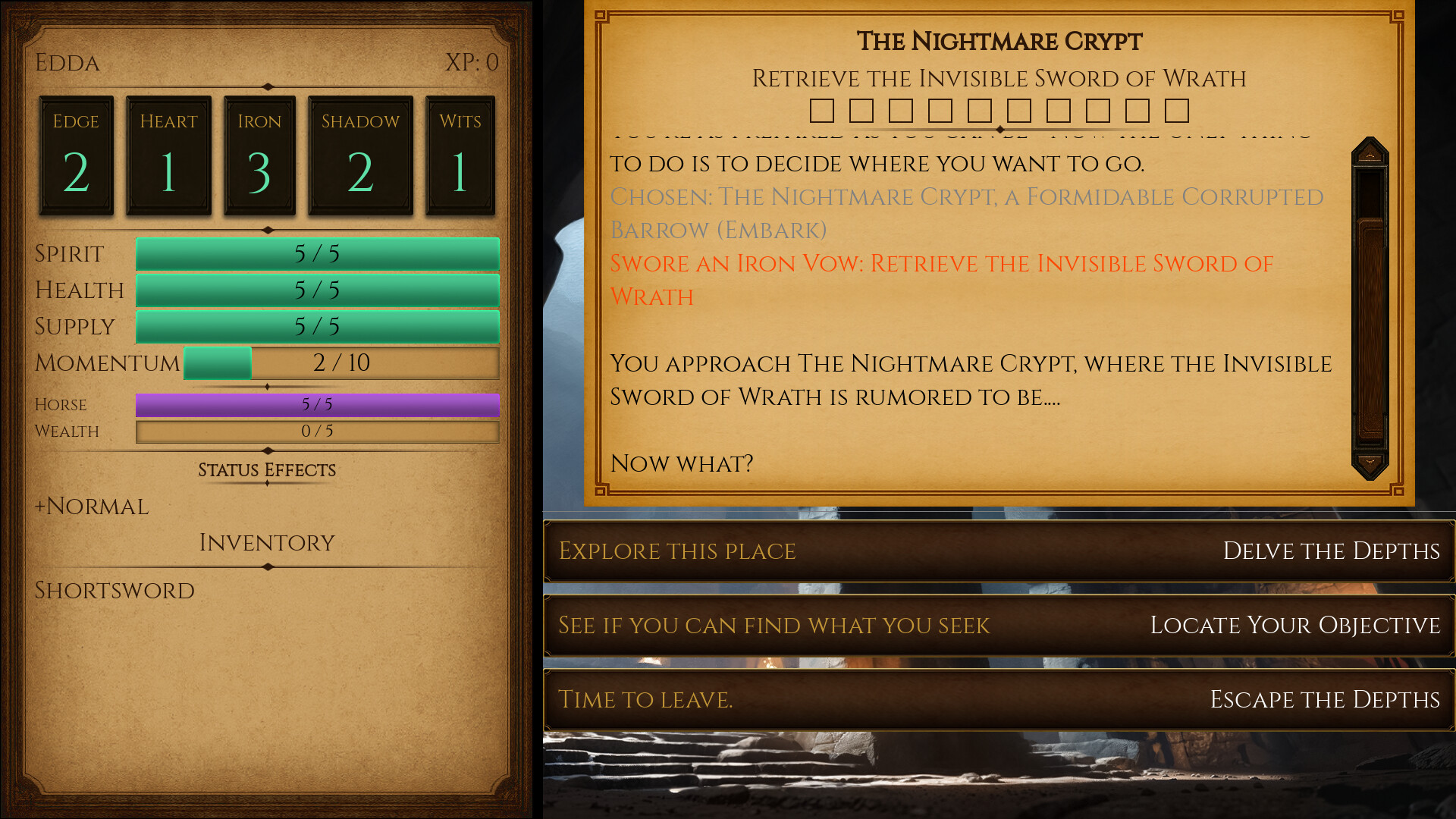Select Locate Your Objective to find what you seek
Image resolution: width=1456 pixels, height=819 pixels.
[998, 626]
